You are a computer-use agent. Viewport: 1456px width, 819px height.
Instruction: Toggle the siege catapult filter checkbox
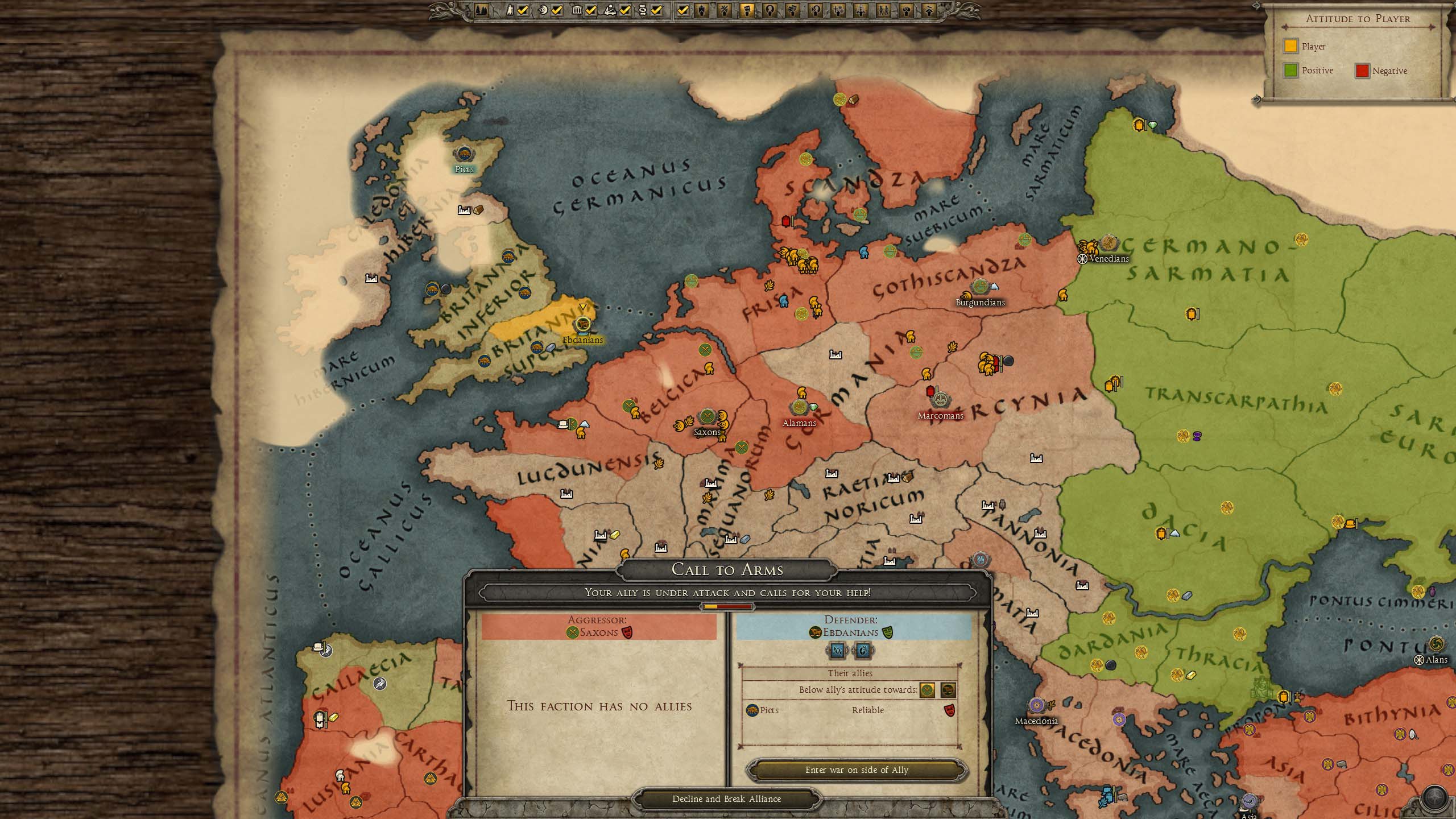point(625,10)
